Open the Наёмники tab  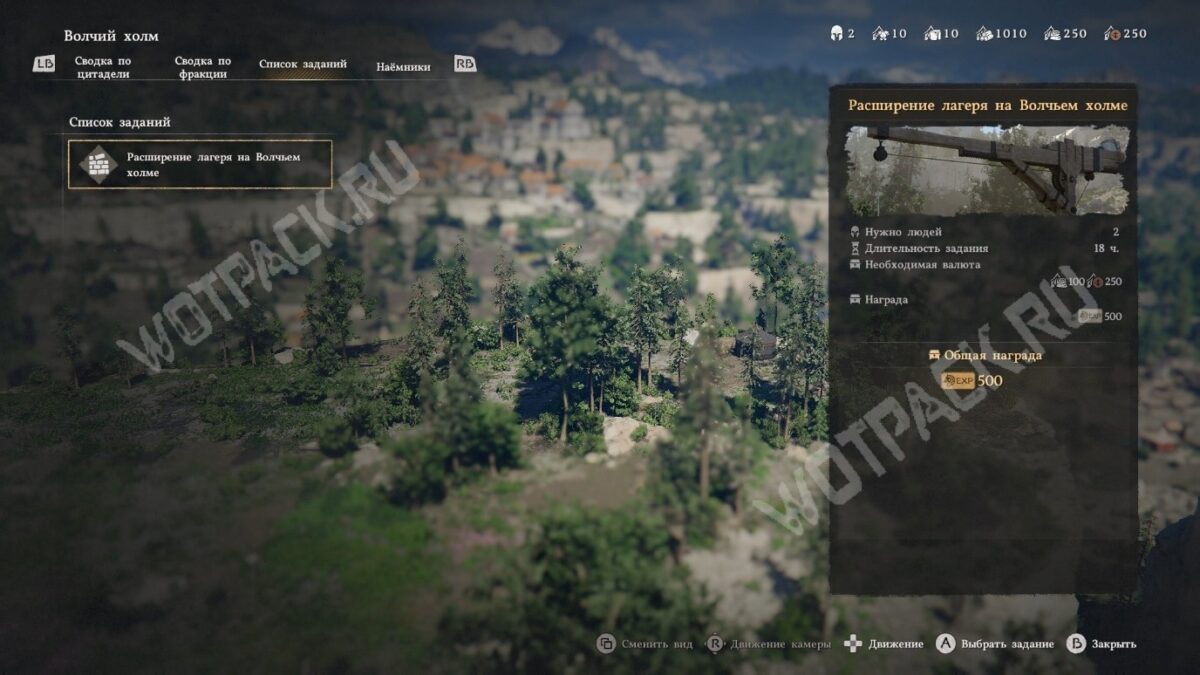click(x=403, y=67)
